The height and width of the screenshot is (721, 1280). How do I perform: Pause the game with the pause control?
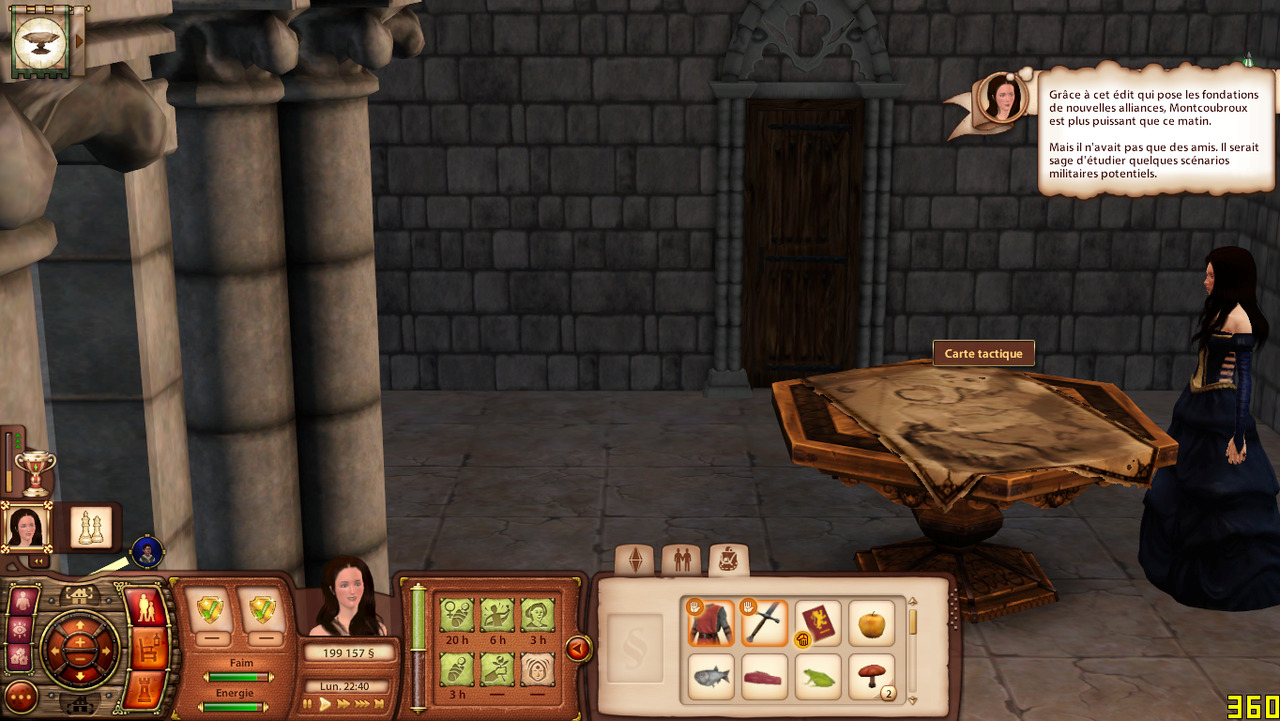[x=308, y=704]
